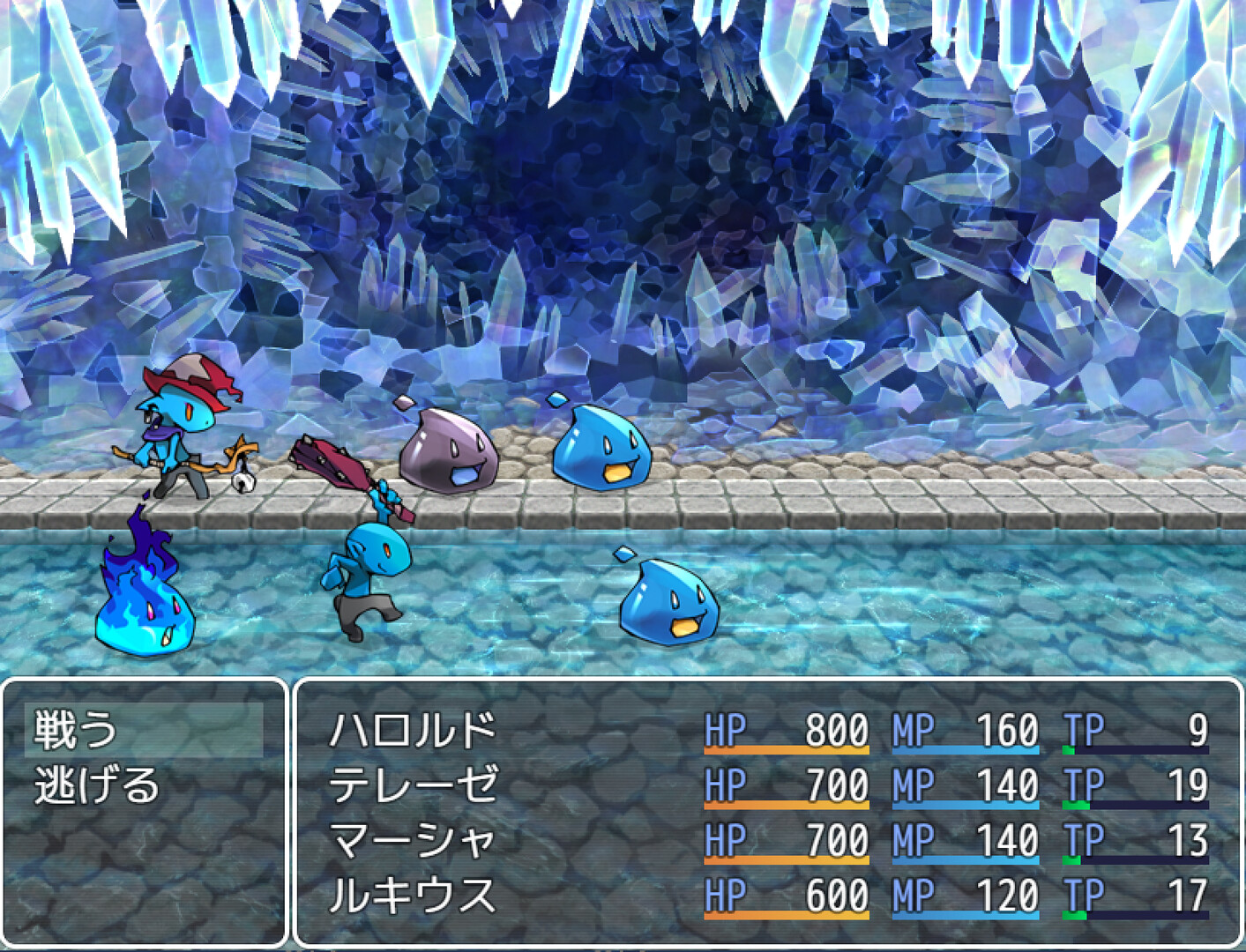The width and height of the screenshot is (1246, 952).
Task: Click the blue slime on the stone path
Action: click(x=600, y=450)
